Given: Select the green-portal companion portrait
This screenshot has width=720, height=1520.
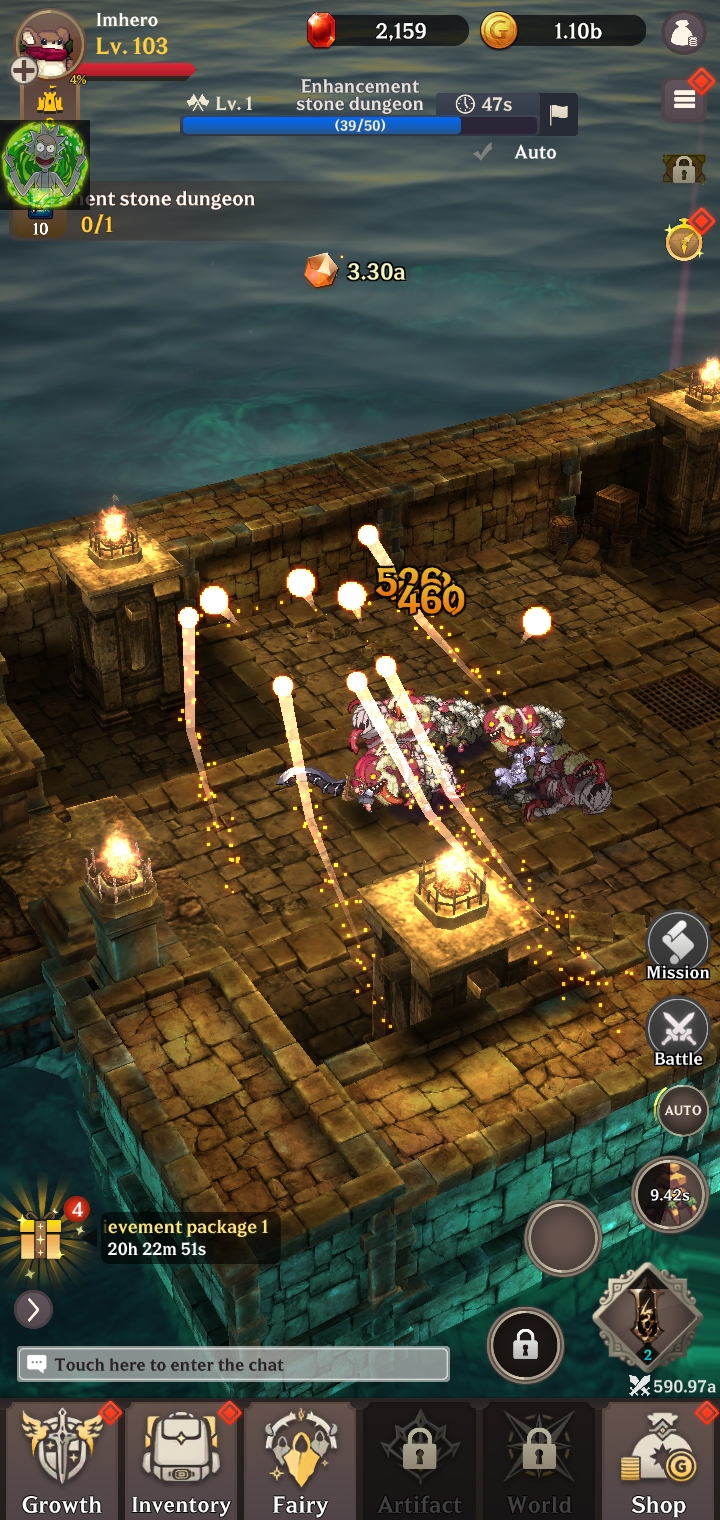Looking at the screenshot, I should [x=42, y=164].
